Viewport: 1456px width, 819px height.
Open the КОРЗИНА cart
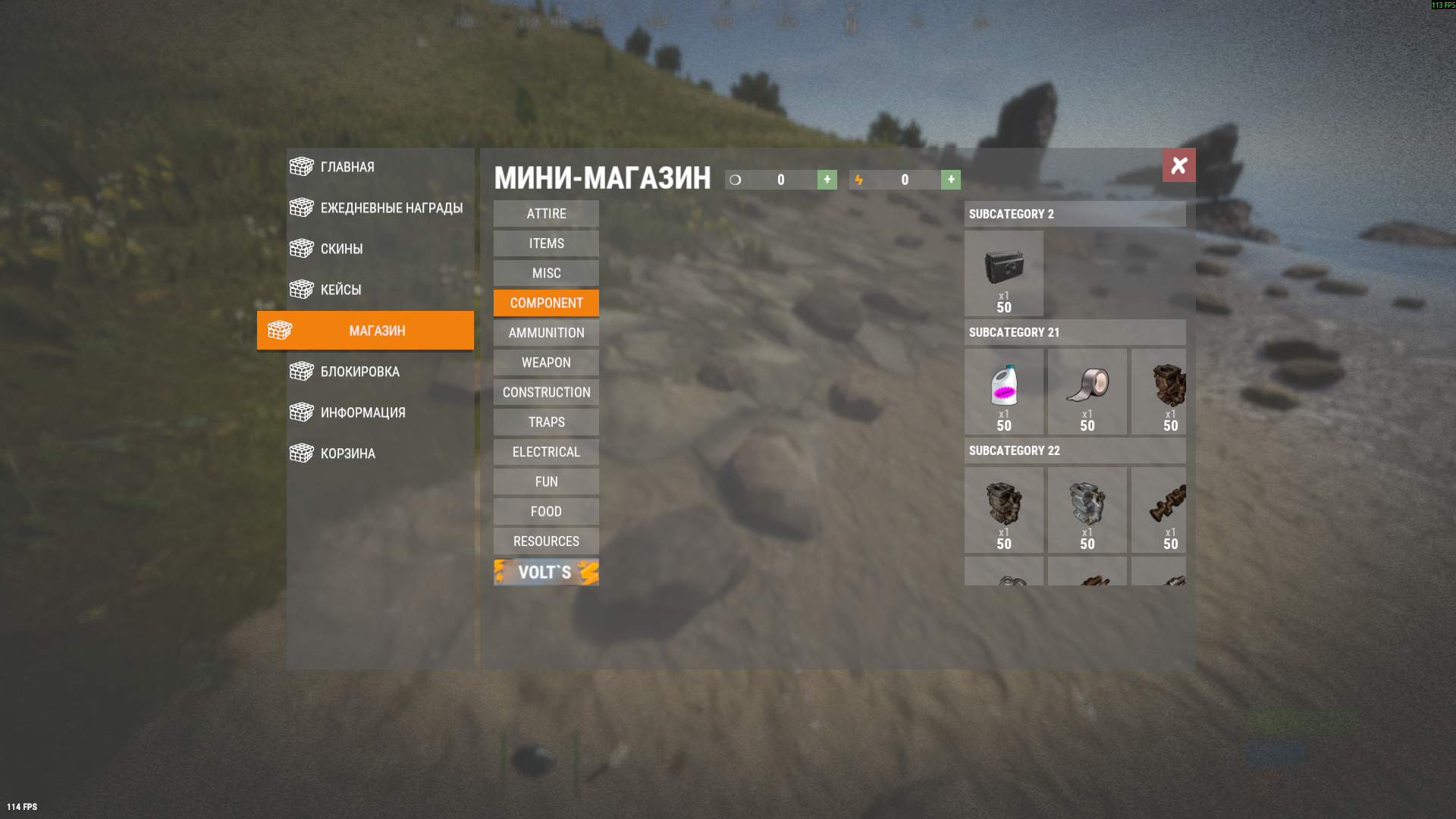point(347,453)
